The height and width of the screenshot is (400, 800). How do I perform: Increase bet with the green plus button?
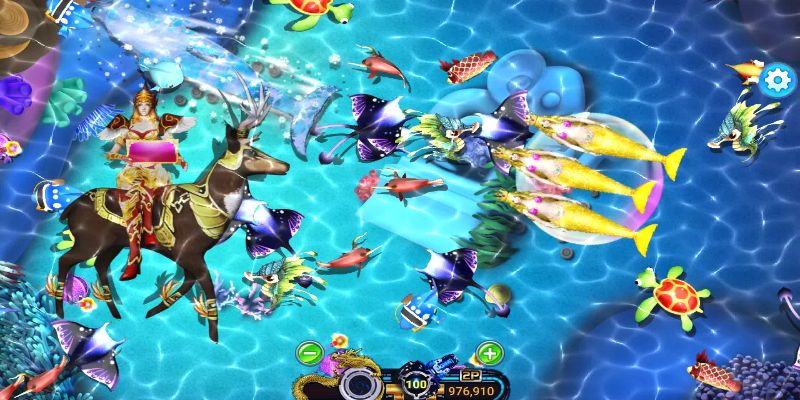pos(489,352)
